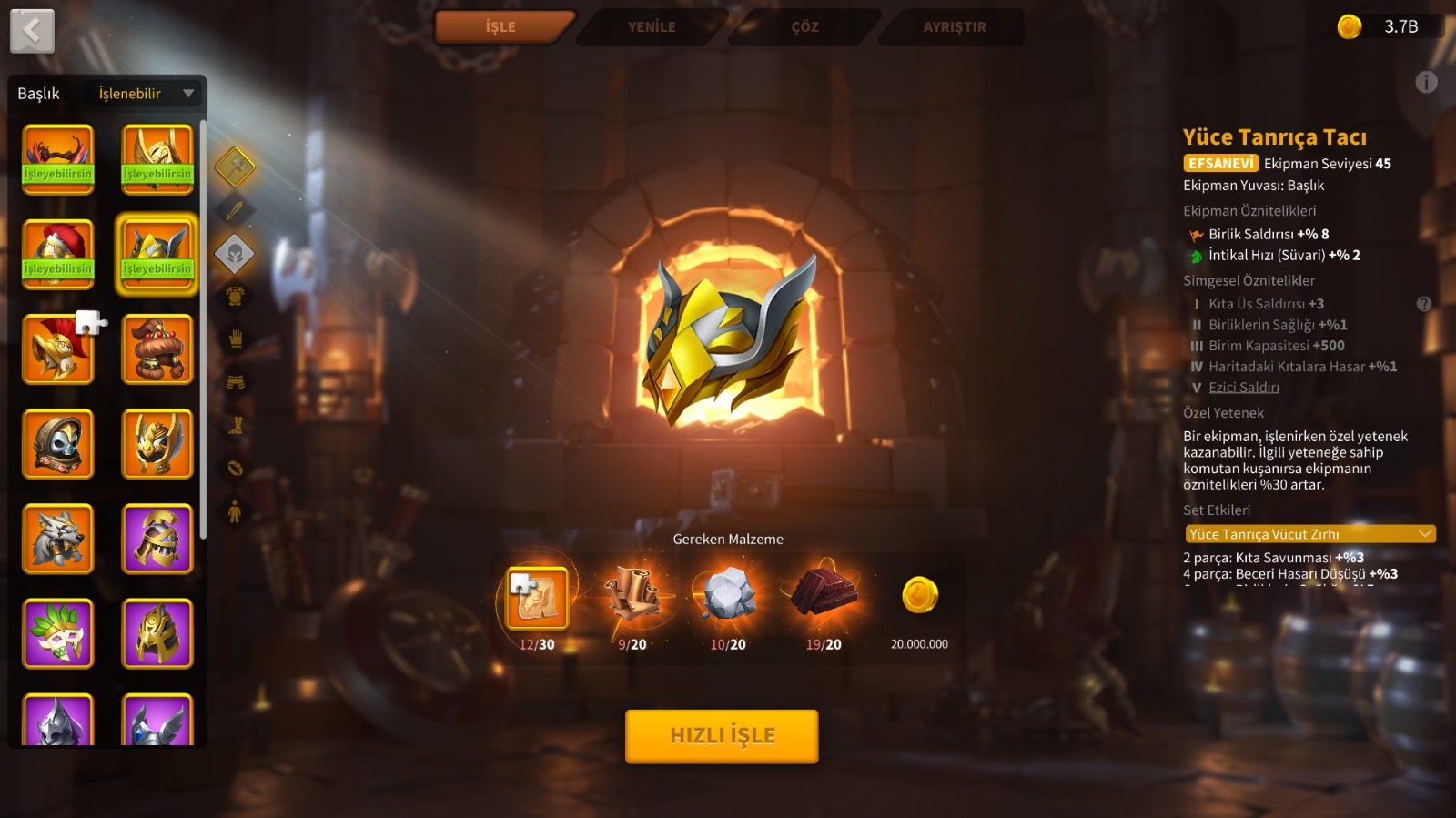Choose the gray wolf head helmet
The image size is (1456, 818).
[x=58, y=539]
